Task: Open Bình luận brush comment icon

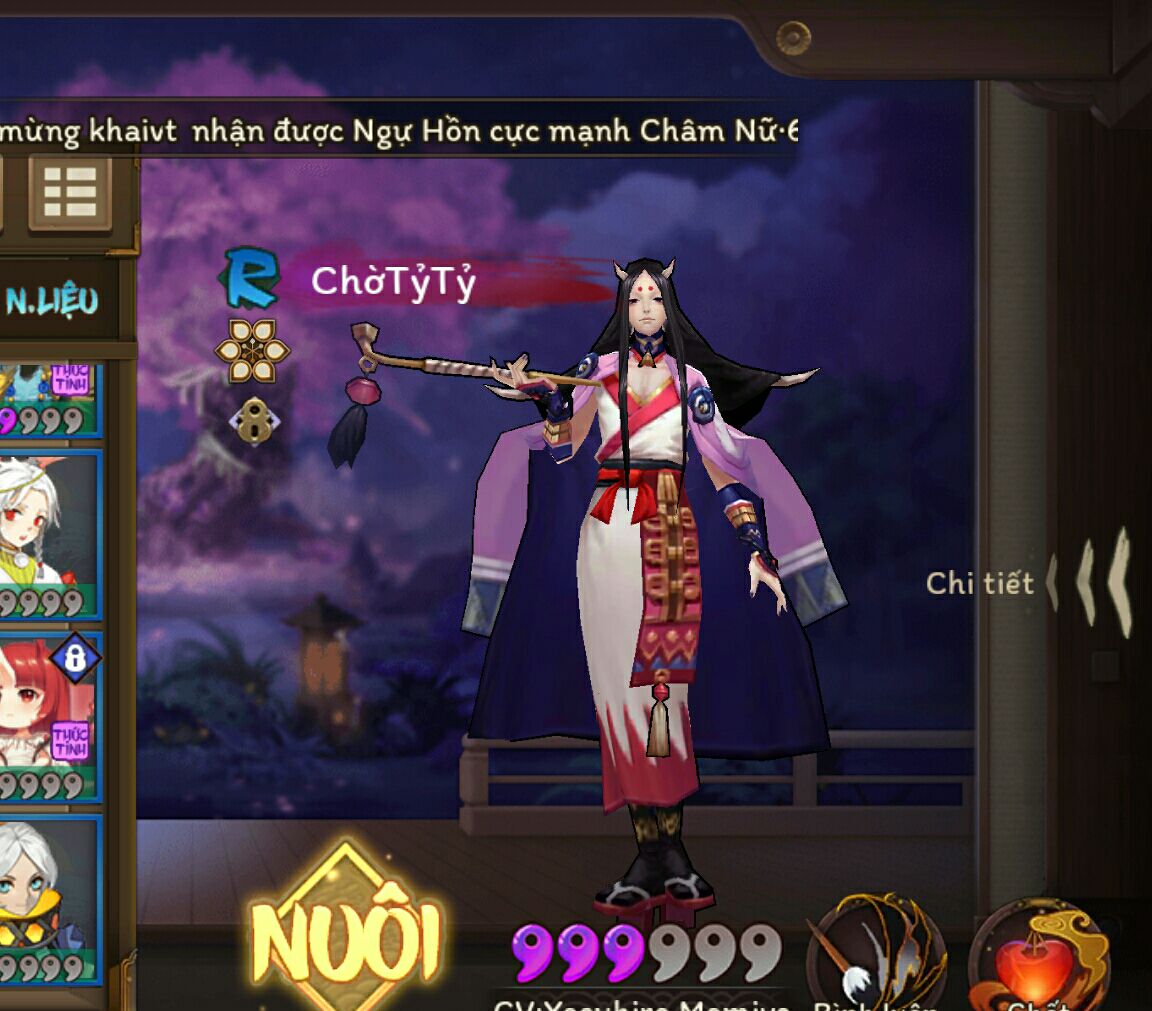Action: click(x=877, y=954)
